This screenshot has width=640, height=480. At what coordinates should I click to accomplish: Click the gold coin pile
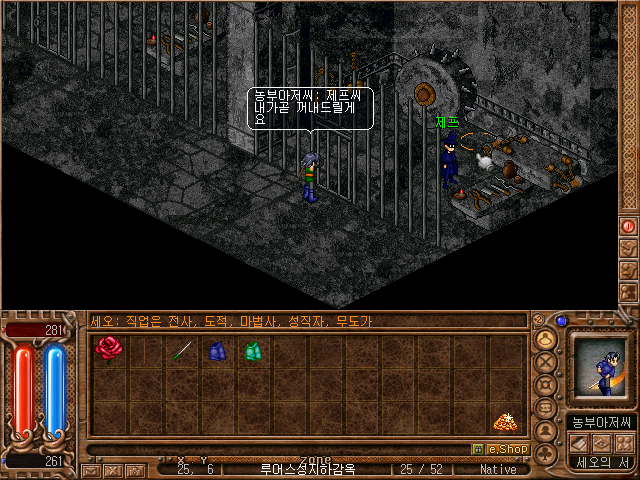504,422
